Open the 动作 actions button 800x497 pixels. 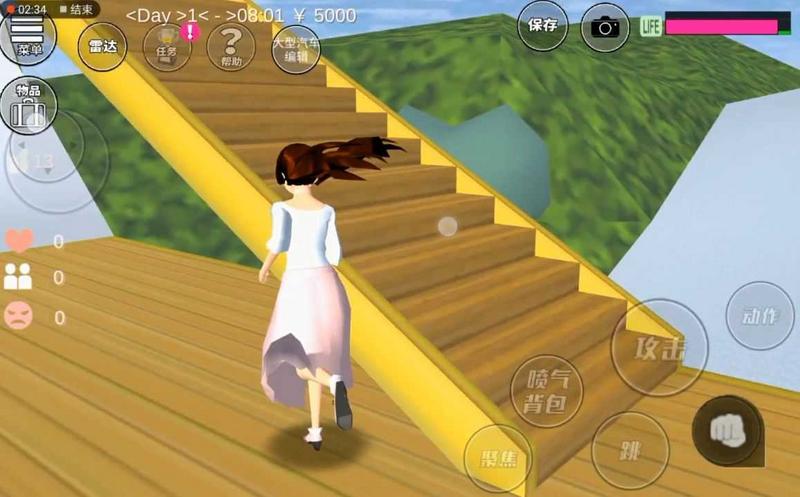tap(760, 316)
